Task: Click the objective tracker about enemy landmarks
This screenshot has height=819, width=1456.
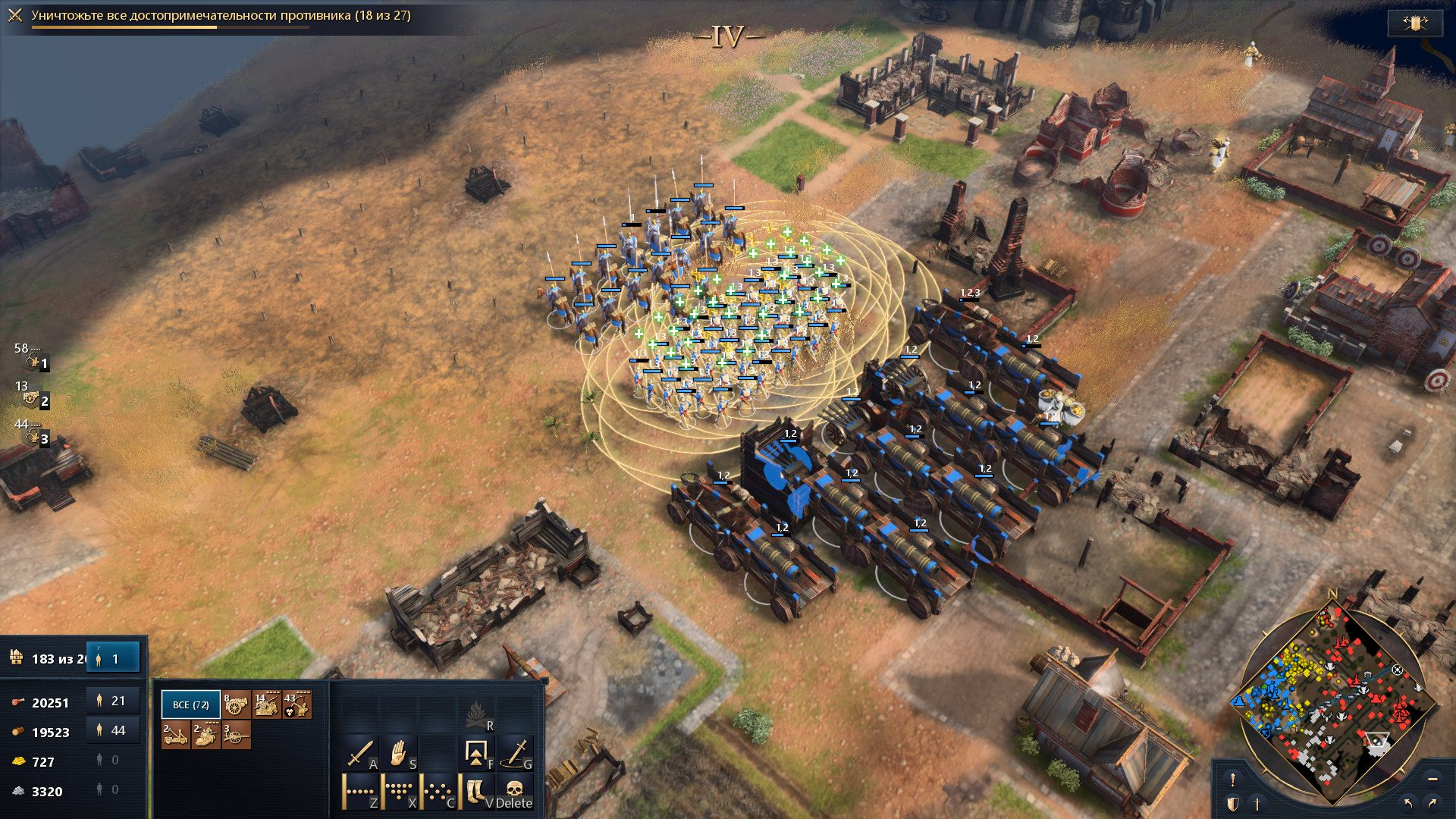Action: [220, 16]
